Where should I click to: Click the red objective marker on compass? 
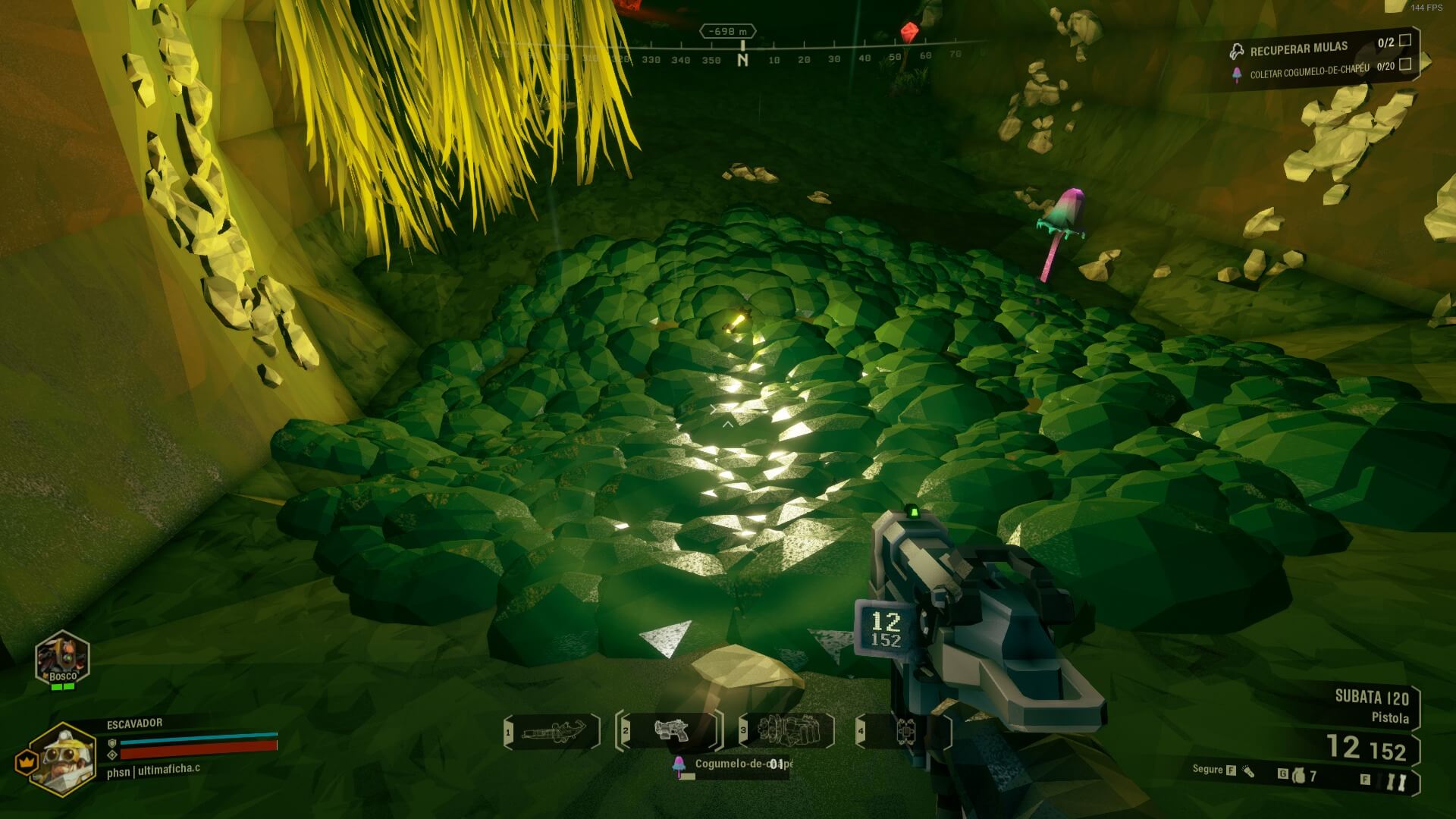[908, 33]
